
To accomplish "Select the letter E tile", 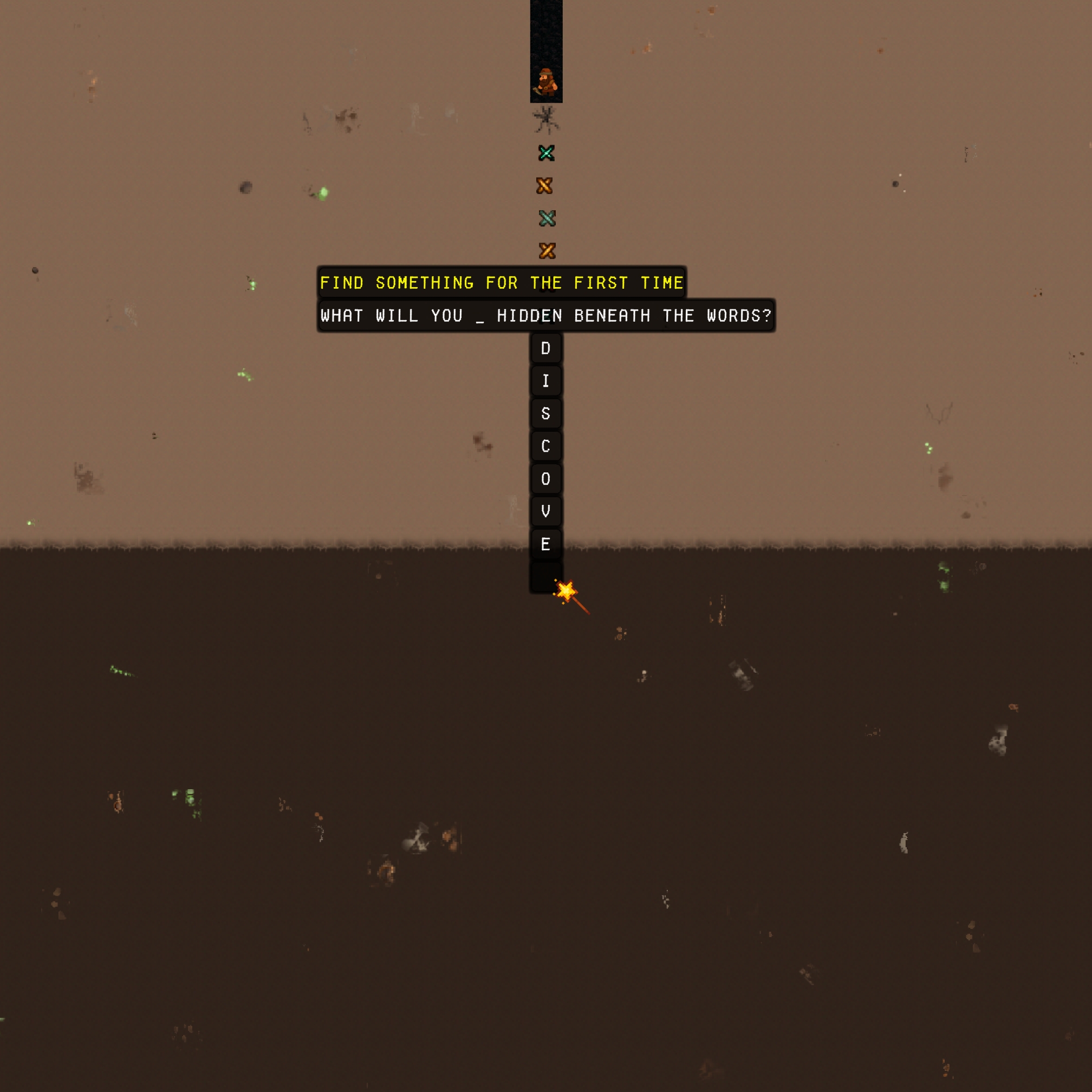I will tap(545, 544).
